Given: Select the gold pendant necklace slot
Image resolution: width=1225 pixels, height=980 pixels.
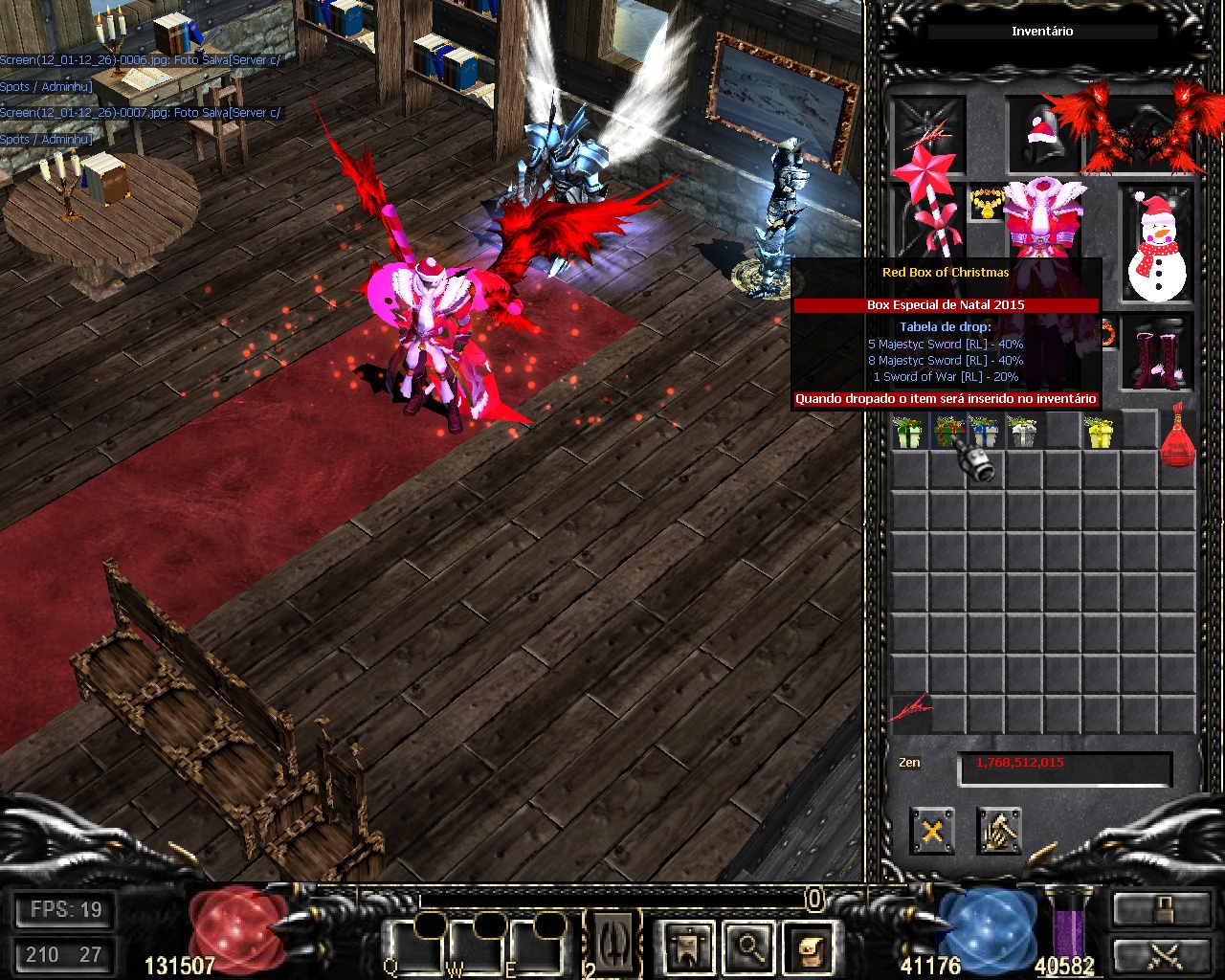Looking at the screenshot, I should pos(985,203).
